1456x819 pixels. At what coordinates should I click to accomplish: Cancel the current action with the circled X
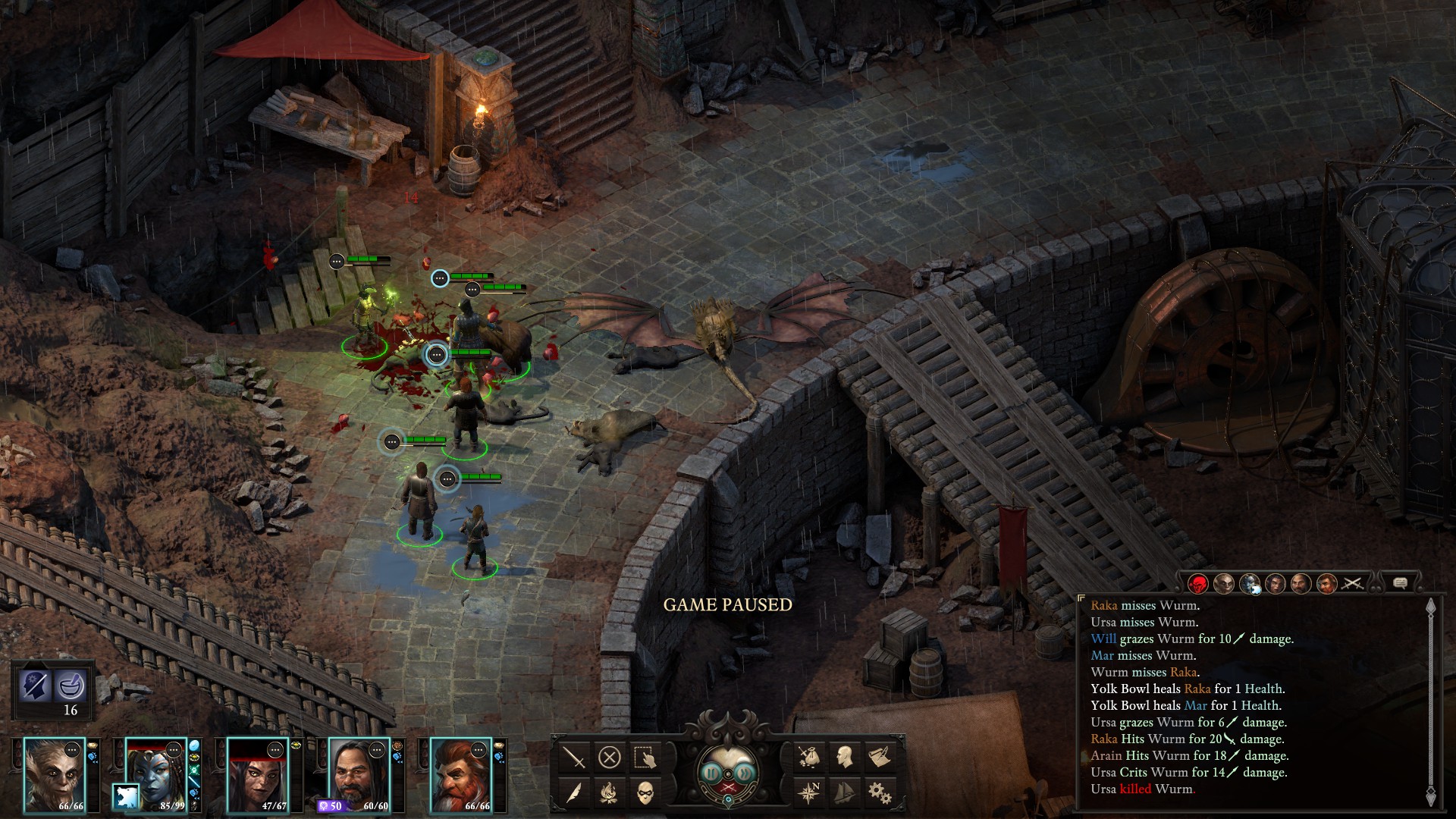pyautogui.click(x=610, y=757)
